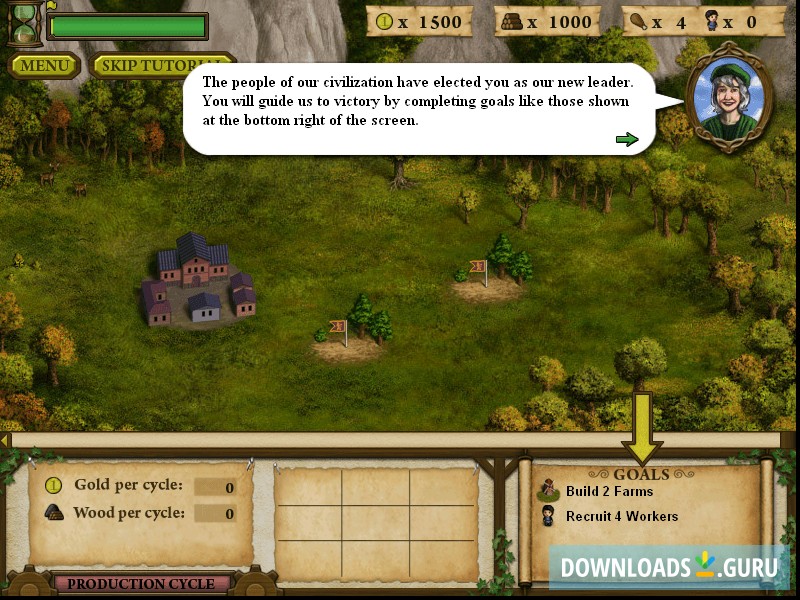Open the MENU button
This screenshot has height=600, width=800.
point(45,66)
